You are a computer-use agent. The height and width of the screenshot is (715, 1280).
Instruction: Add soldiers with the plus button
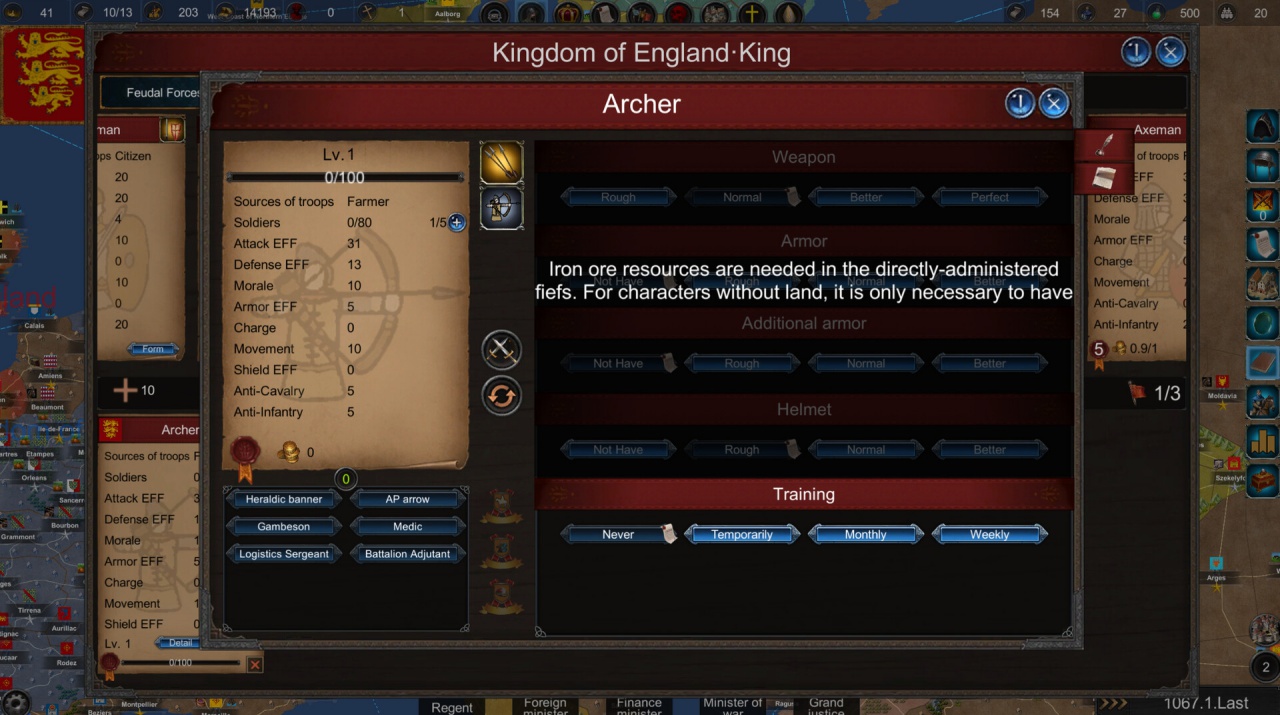[457, 223]
